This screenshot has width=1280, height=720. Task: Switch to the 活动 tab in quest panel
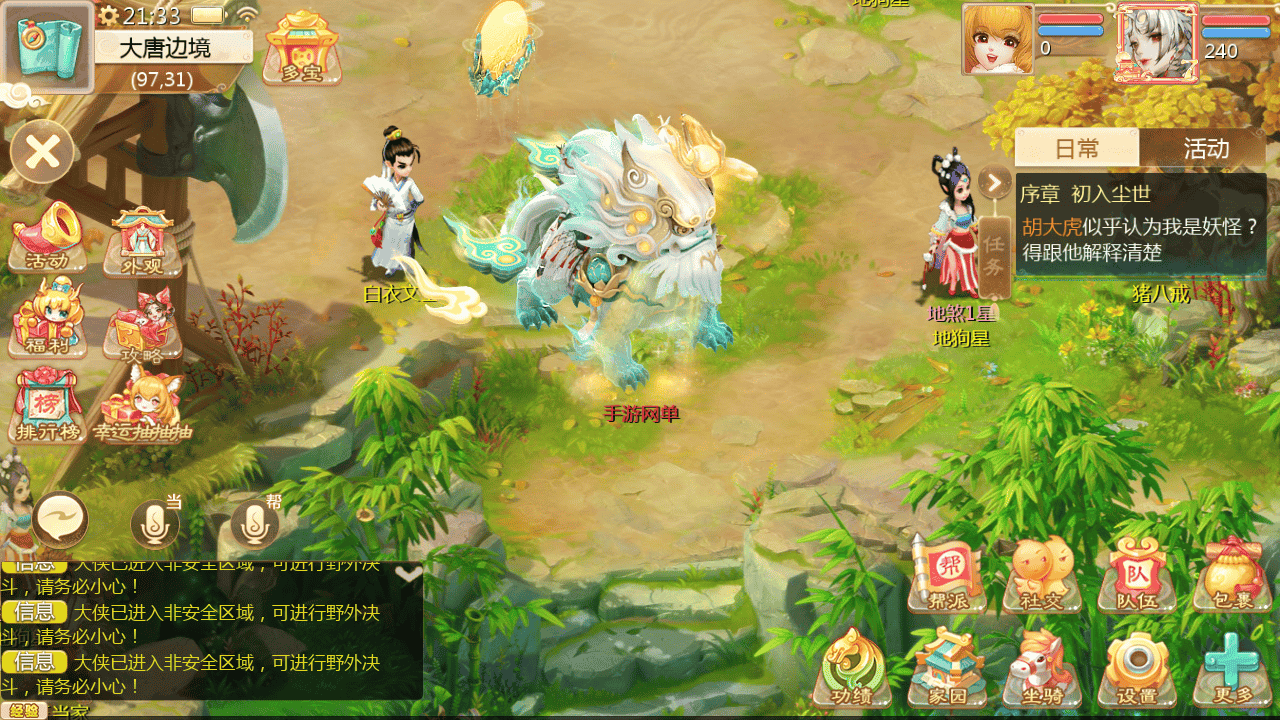1205,149
